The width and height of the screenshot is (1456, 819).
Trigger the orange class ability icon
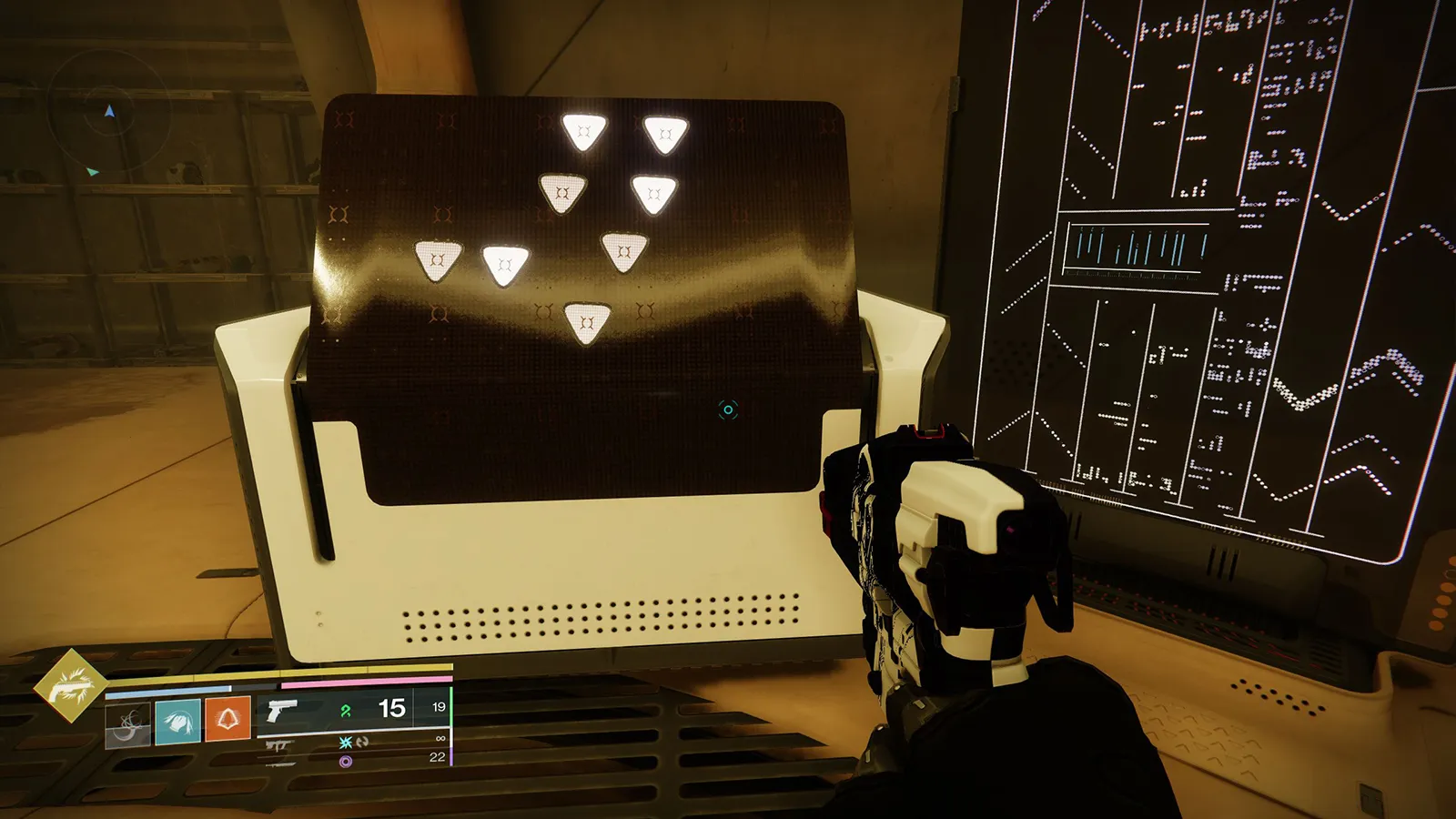[227, 720]
